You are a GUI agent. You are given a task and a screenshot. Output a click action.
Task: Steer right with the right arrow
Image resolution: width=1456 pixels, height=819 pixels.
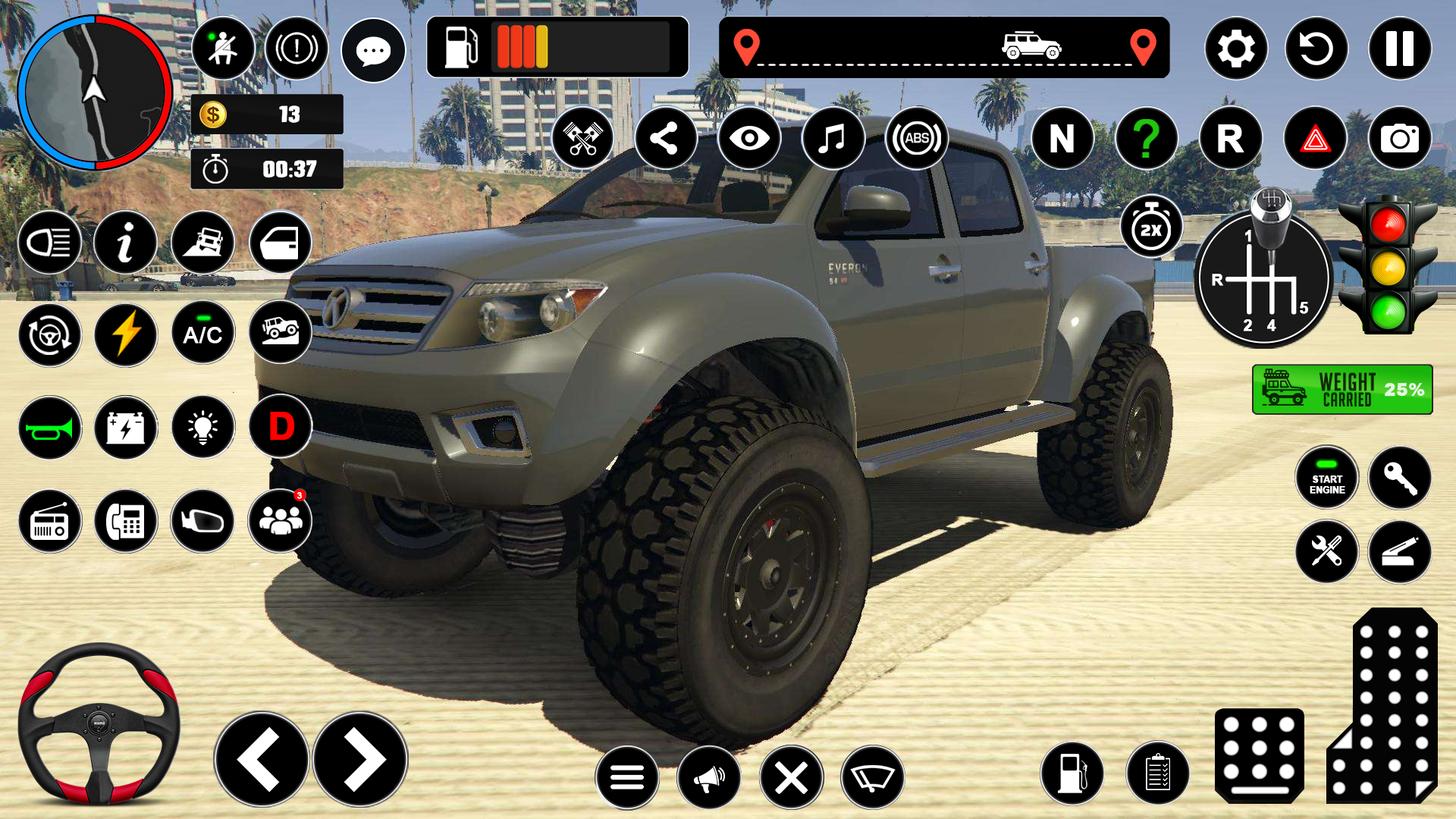(361, 759)
